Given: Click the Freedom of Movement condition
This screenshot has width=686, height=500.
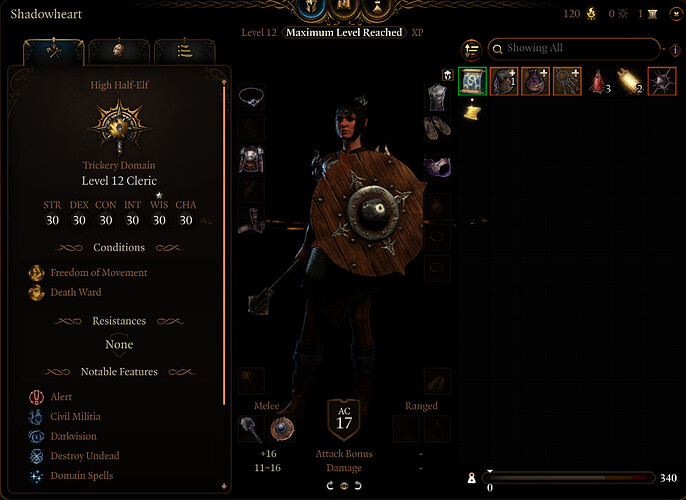Looking at the screenshot, I should 98,272.
